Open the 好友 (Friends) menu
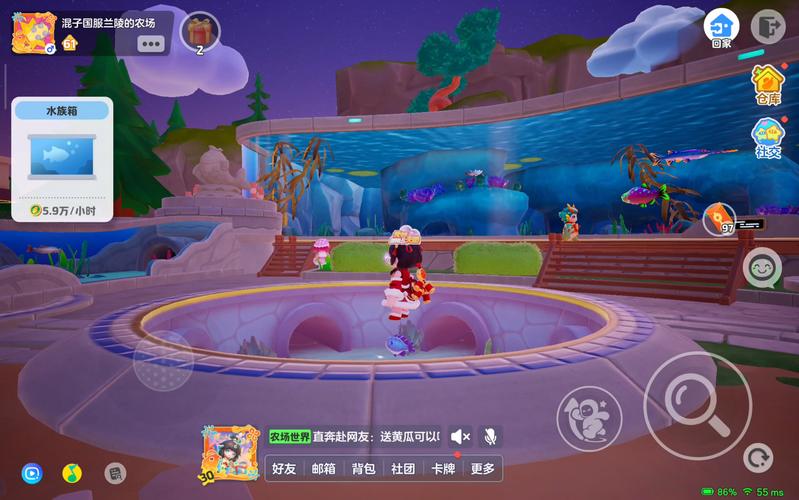799x500 pixels. click(285, 468)
